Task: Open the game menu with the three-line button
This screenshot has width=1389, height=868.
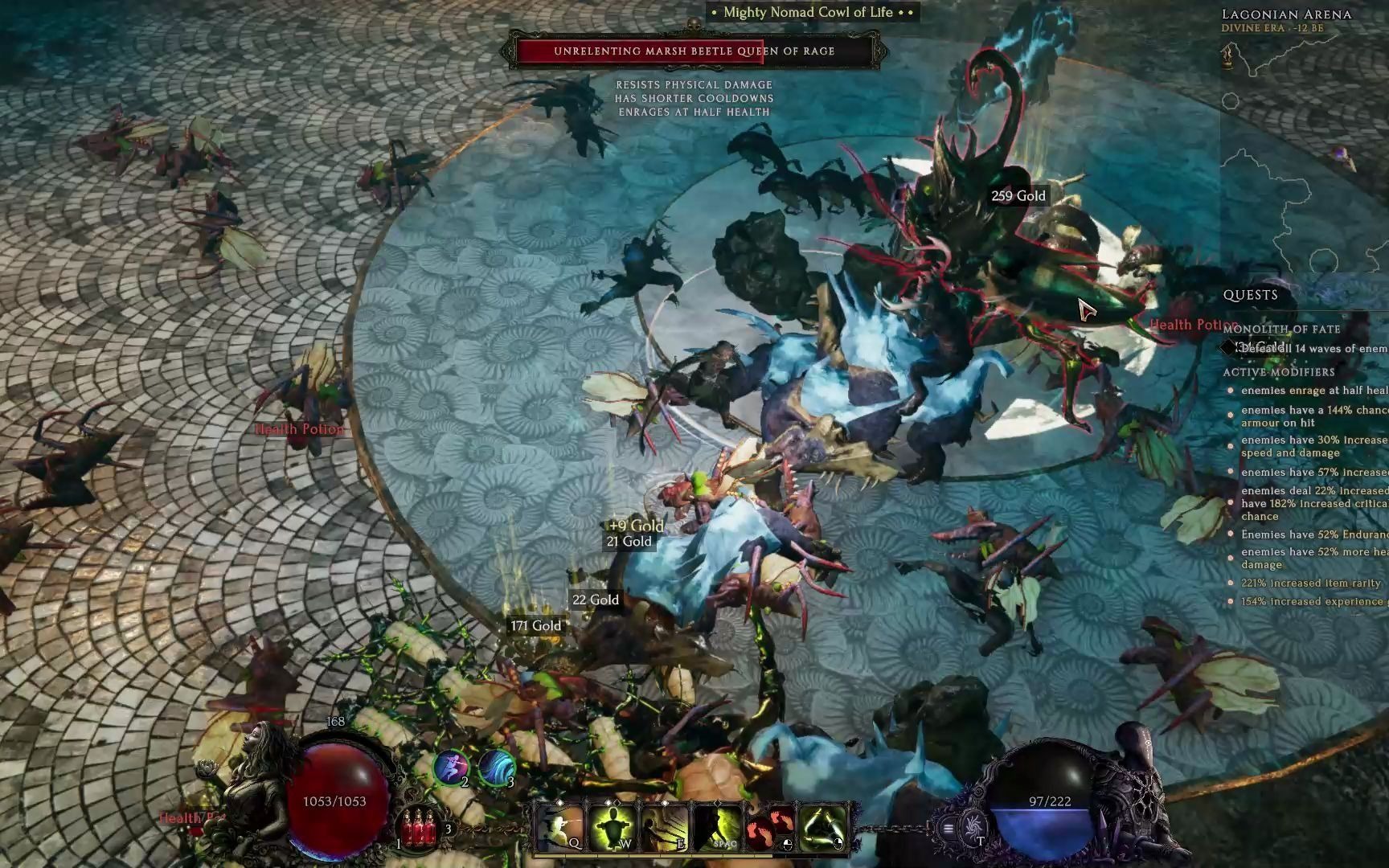Action: pos(949,829)
